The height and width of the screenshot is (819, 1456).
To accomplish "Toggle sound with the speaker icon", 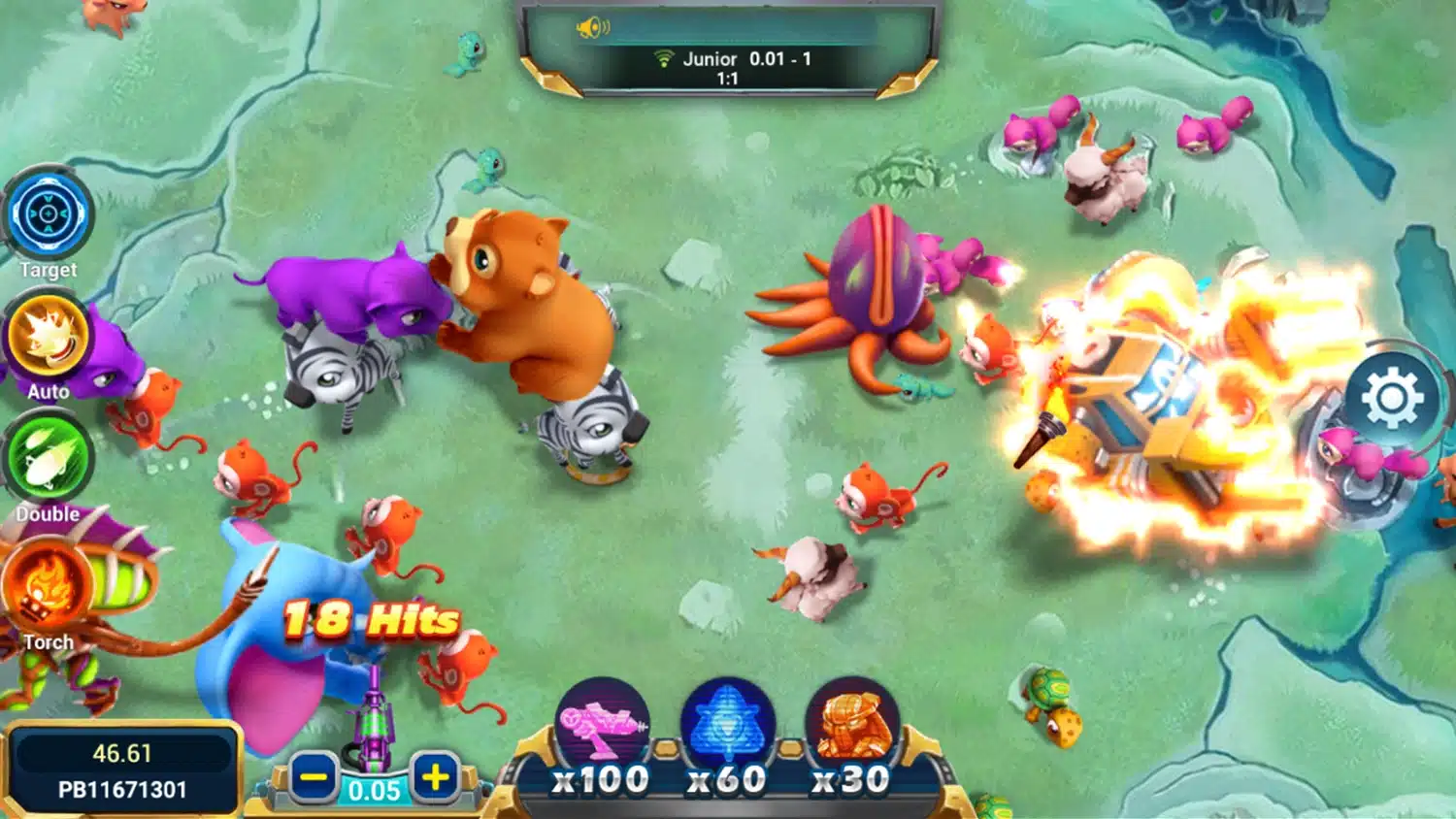I will click(x=592, y=28).
